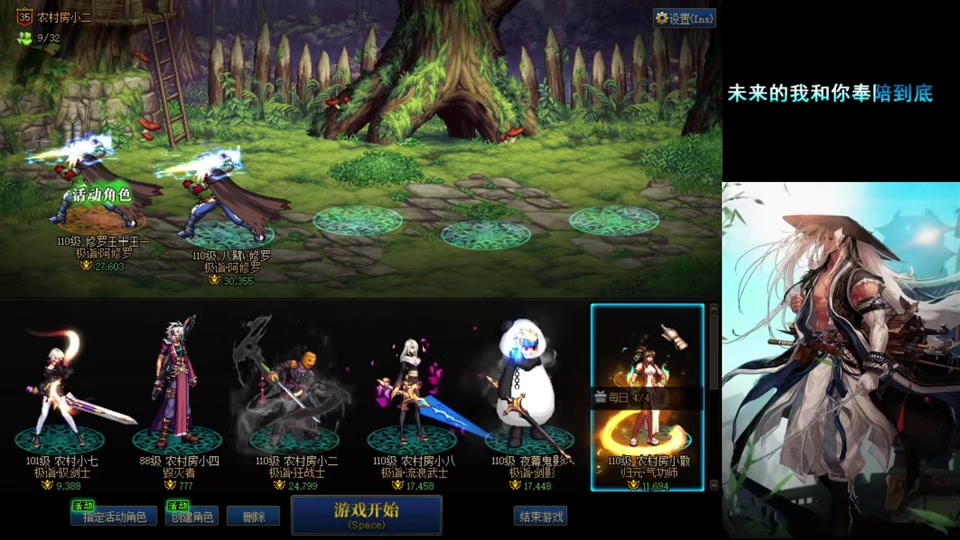Viewport: 960px width, 540px height.
Task: Open 创建角色 to create a character
Action: pos(191,516)
